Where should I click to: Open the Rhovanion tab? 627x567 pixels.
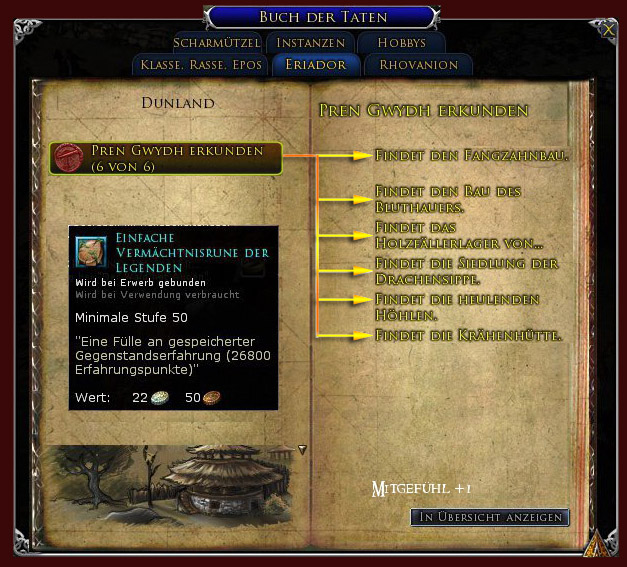pyautogui.click(x=418, y=65)
